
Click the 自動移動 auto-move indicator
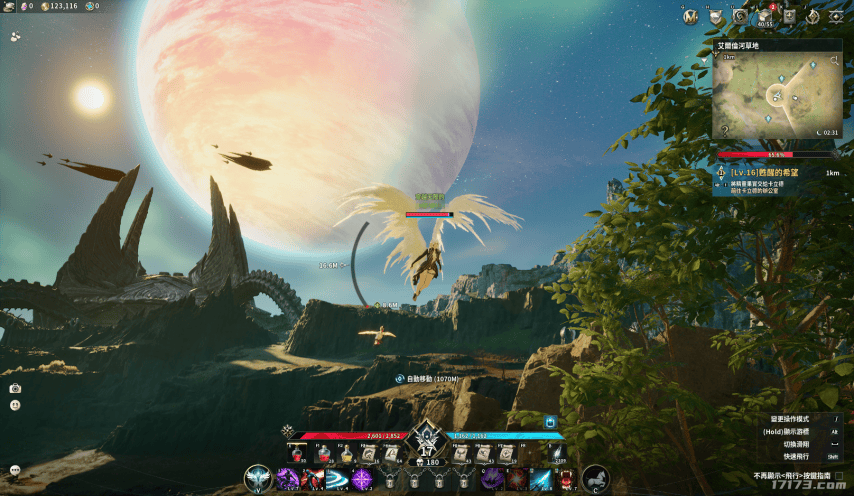(x=430, y=379)
